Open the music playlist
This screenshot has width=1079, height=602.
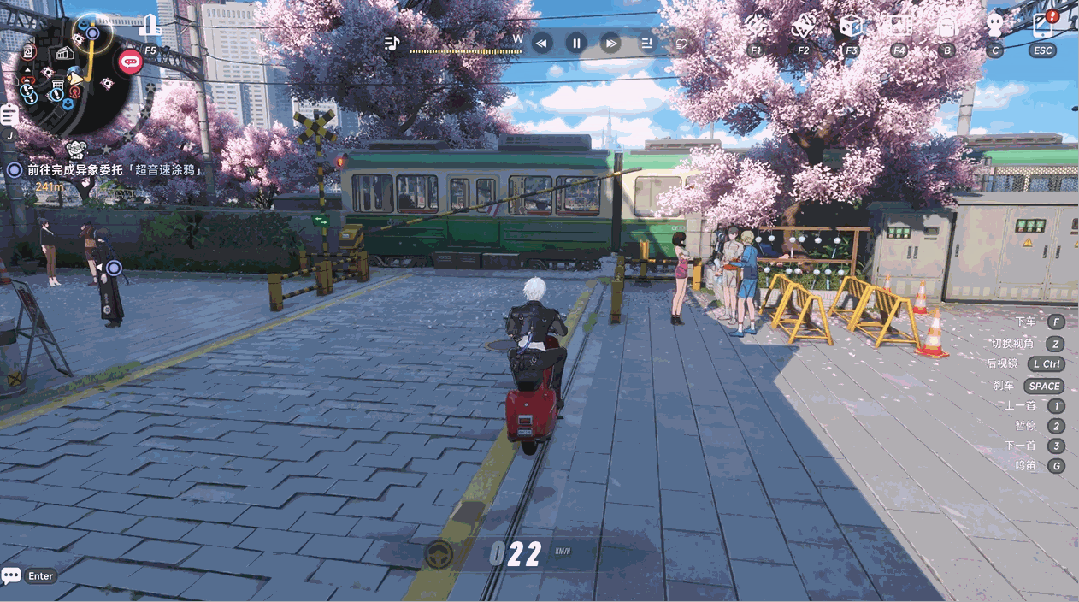coord(646,43)
